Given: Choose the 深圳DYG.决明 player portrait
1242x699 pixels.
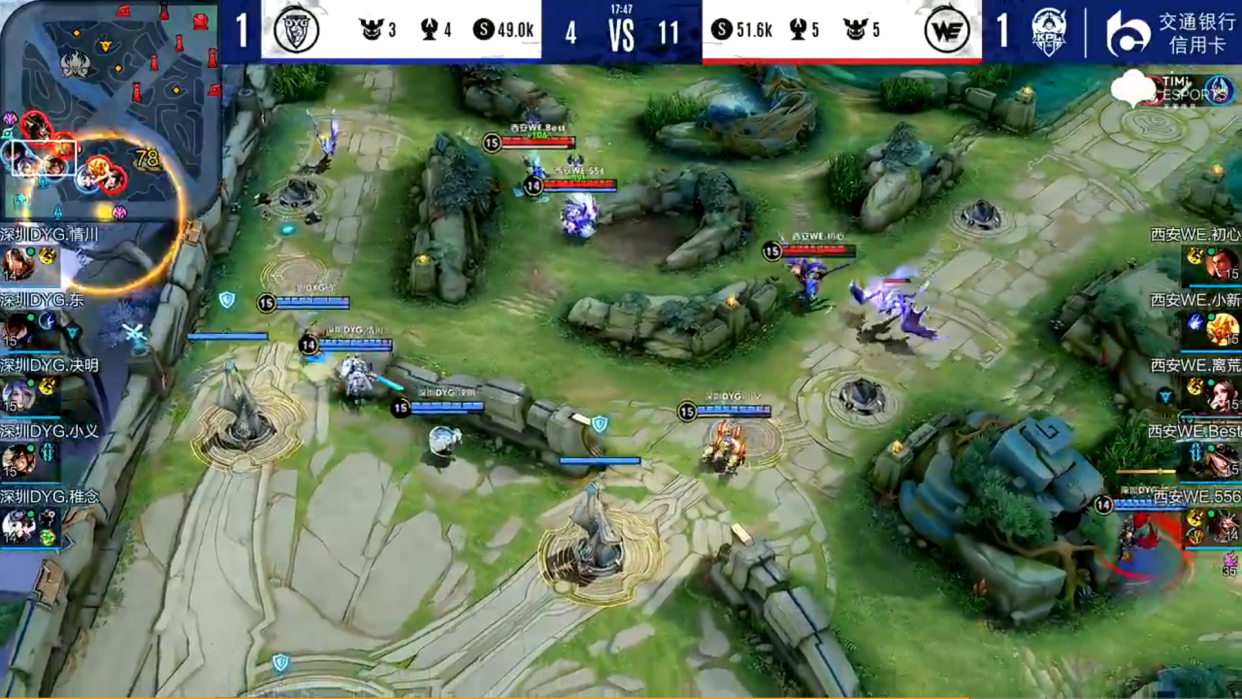Looking at the screenshot, I should pos(18,395).
